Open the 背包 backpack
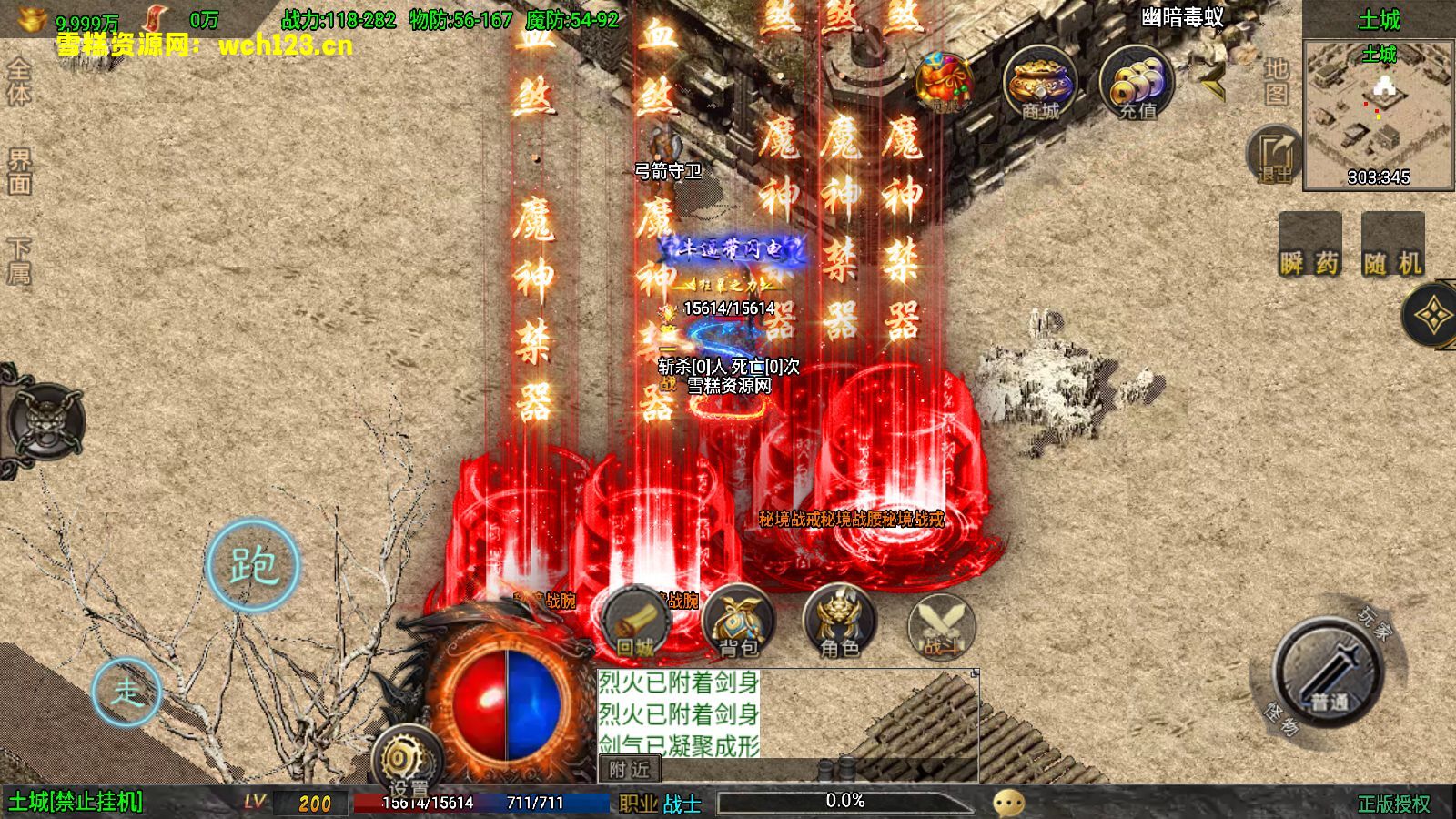Image resolution: width=1456 pixels, height=819 pixels. point(738,623)
